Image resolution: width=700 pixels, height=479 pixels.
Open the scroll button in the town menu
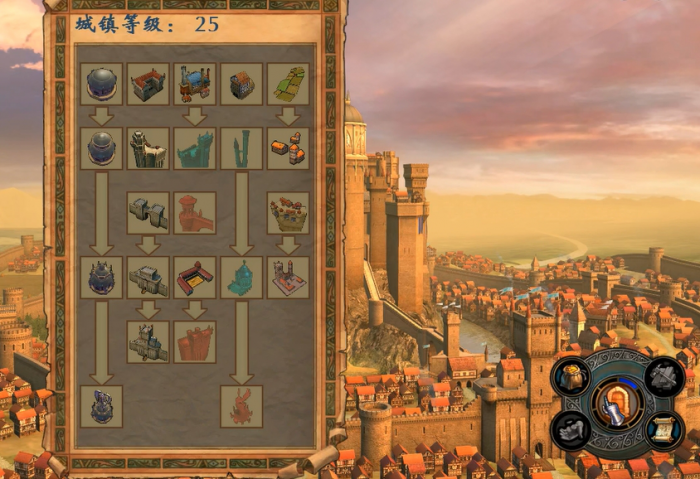[x=664, y=430]
